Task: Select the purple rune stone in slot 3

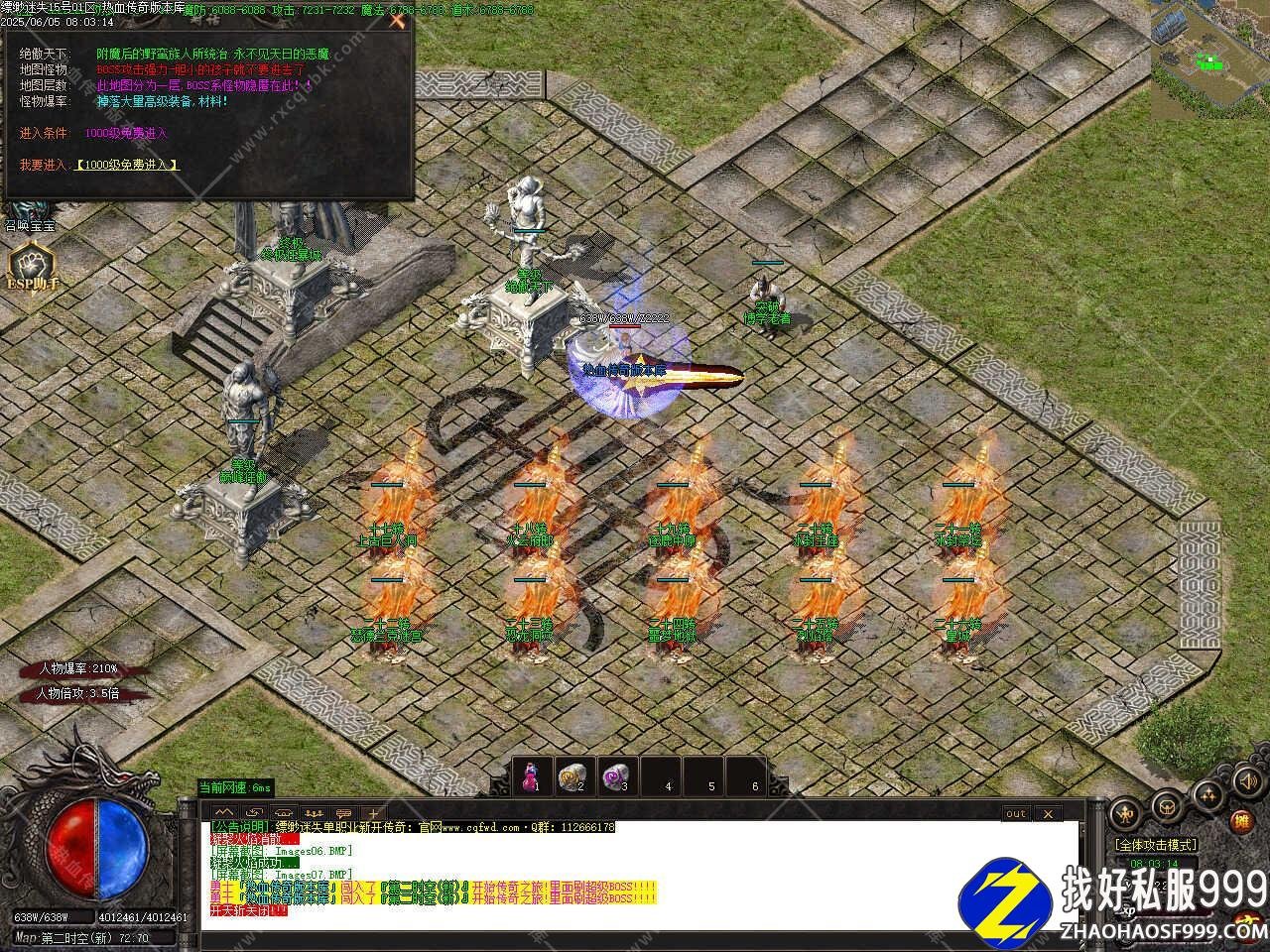Action: [617, 774]
